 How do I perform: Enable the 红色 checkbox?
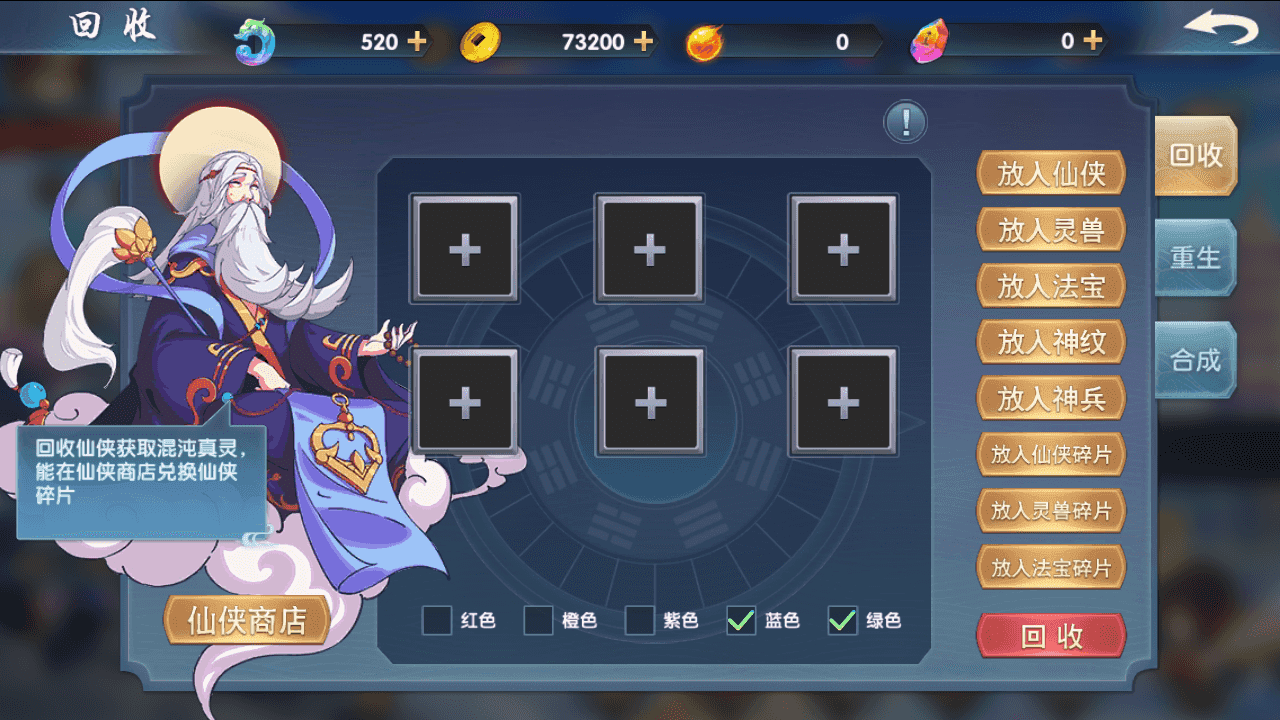437,620
